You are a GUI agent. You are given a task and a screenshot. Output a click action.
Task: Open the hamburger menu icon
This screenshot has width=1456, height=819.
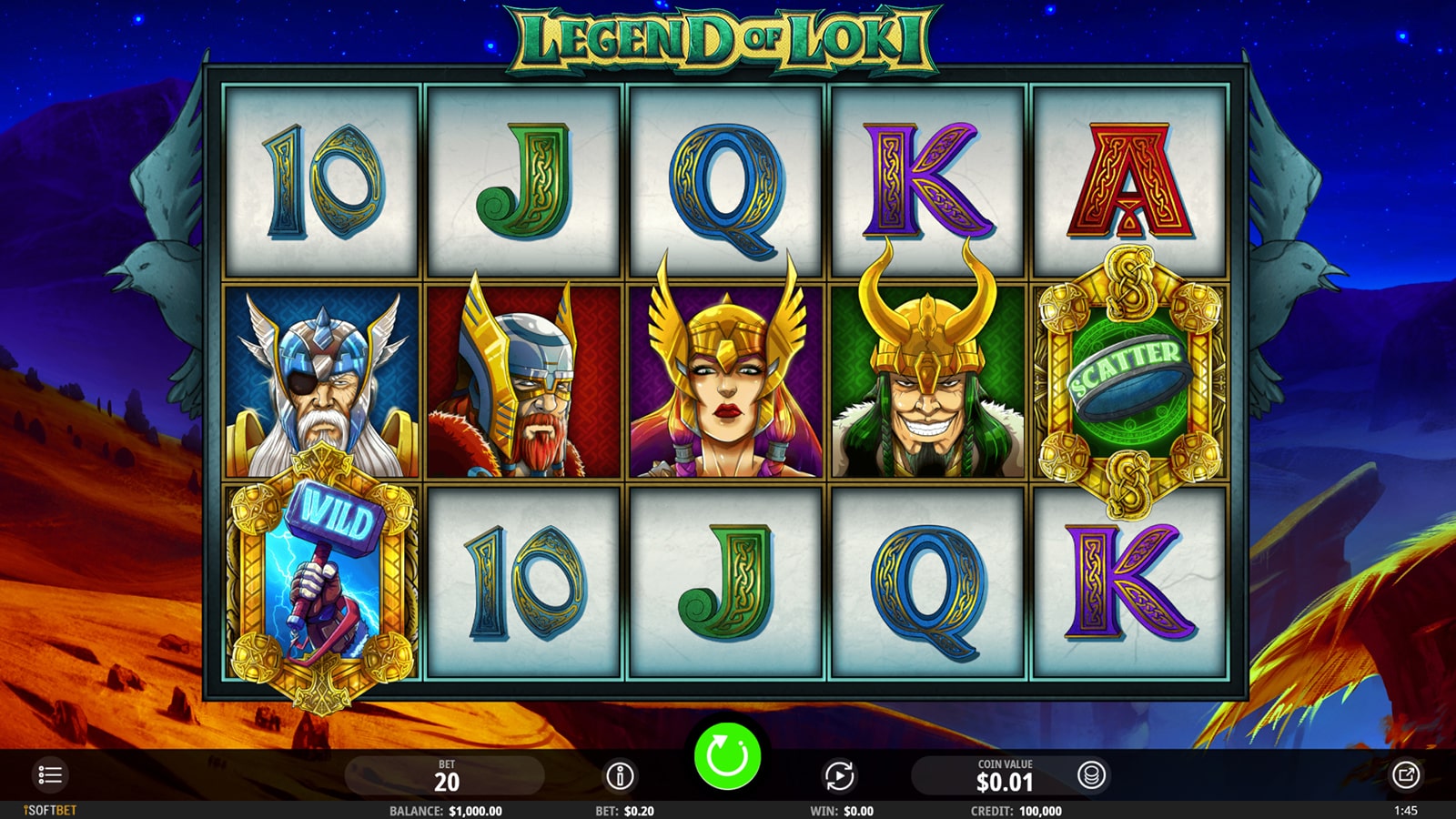coord(50,775)
